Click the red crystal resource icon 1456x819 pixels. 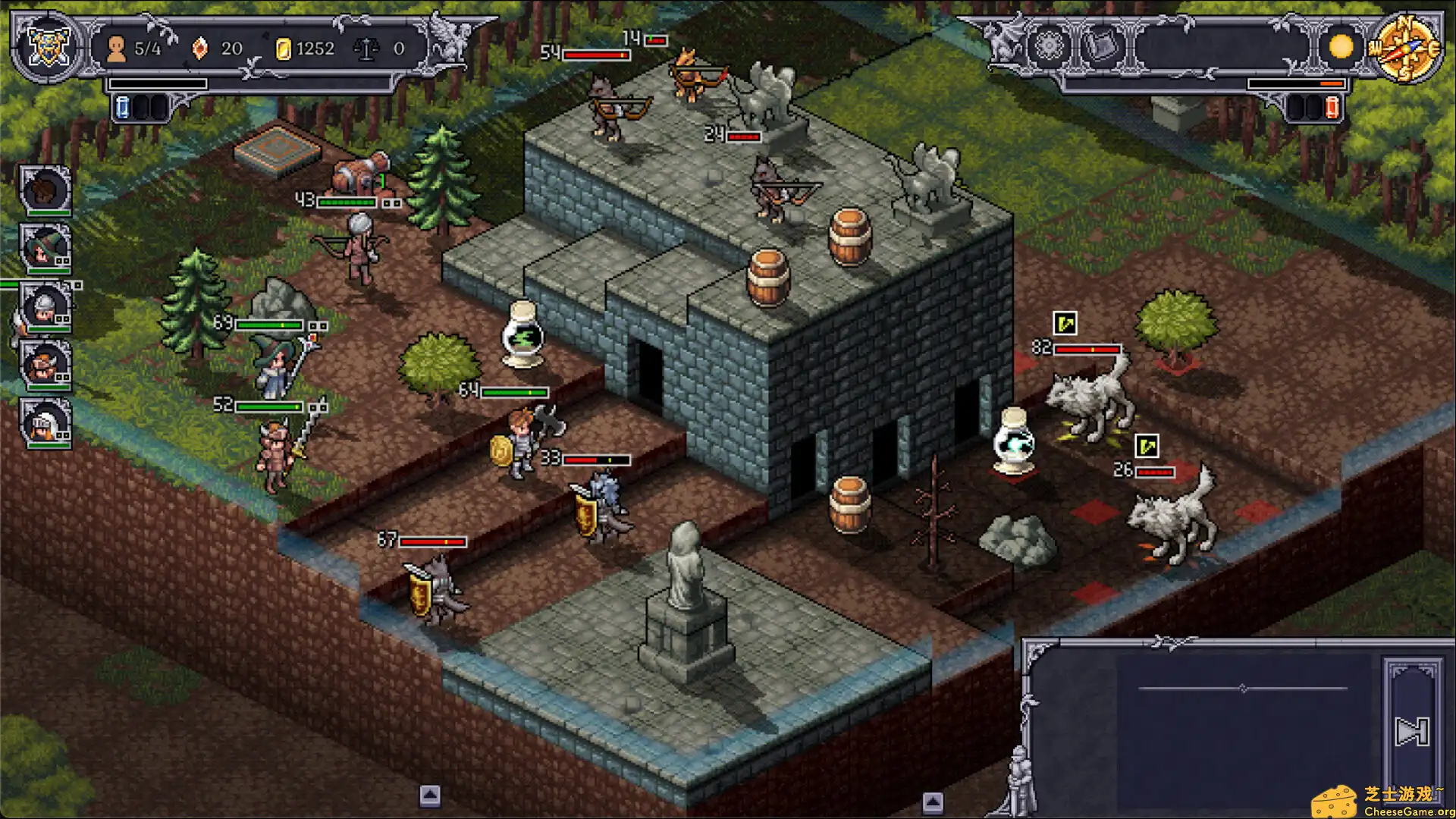point(199,49)
